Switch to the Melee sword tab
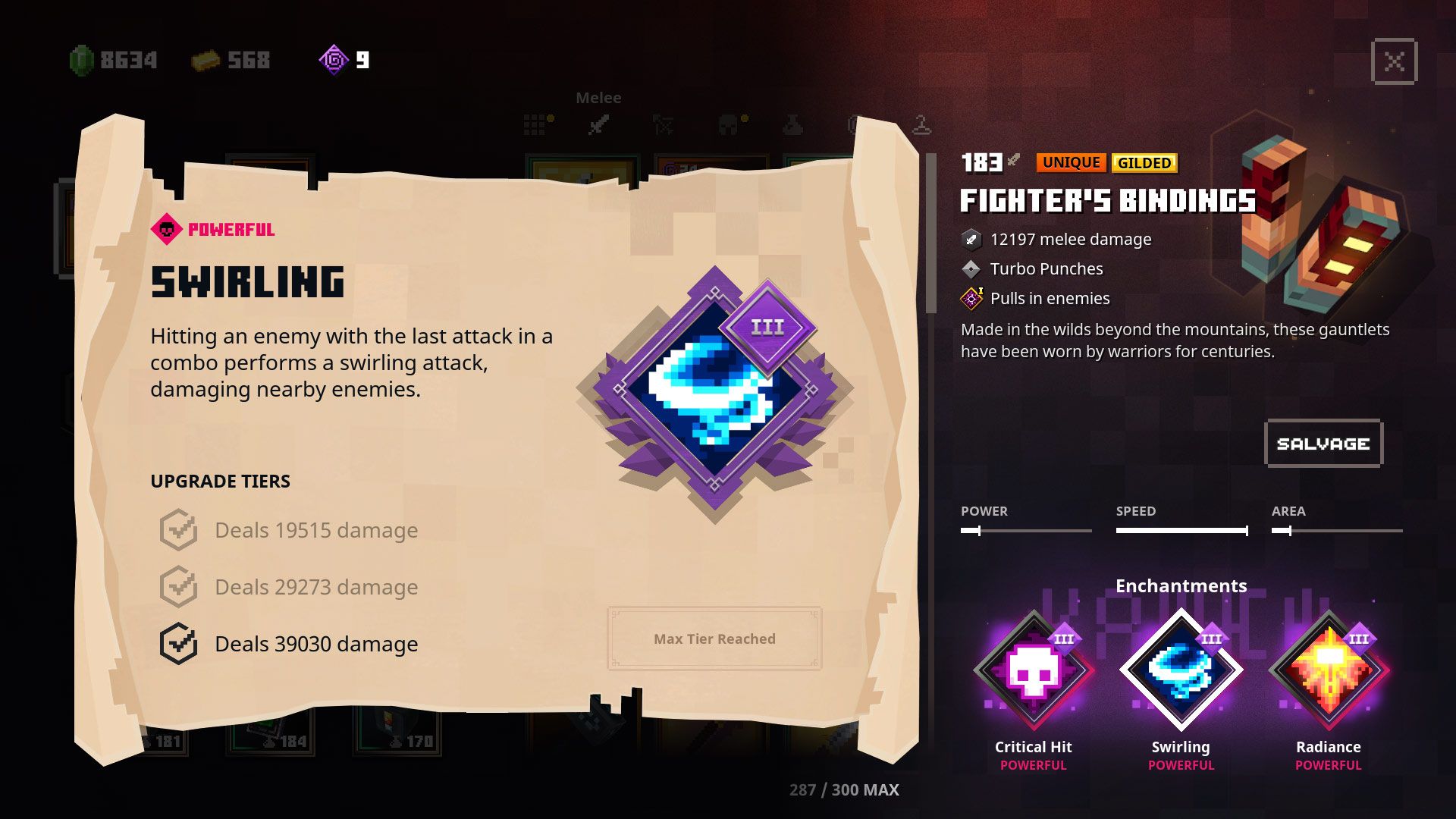 click(598, 124)
